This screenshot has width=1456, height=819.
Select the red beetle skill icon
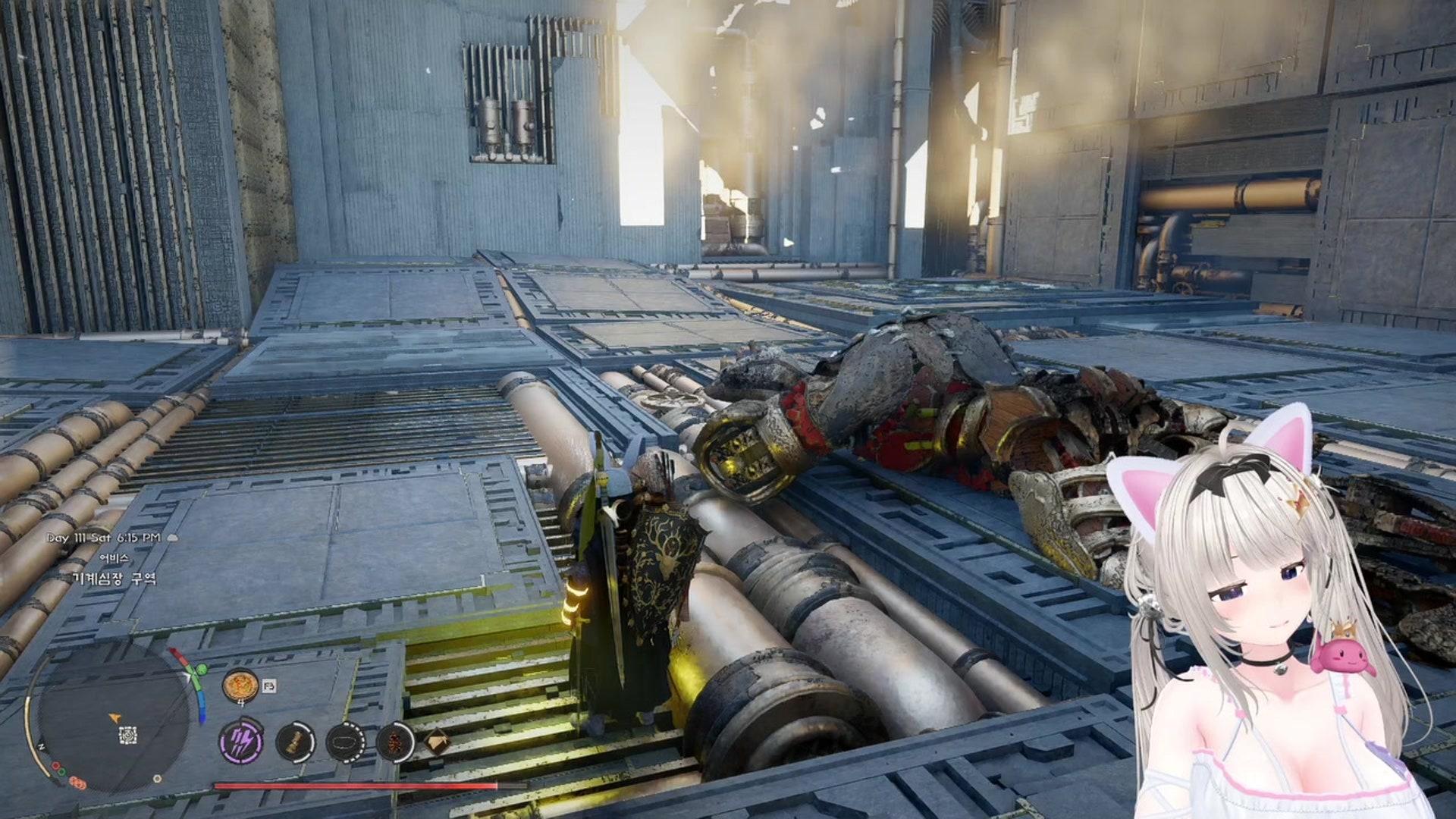pos(395,742)
